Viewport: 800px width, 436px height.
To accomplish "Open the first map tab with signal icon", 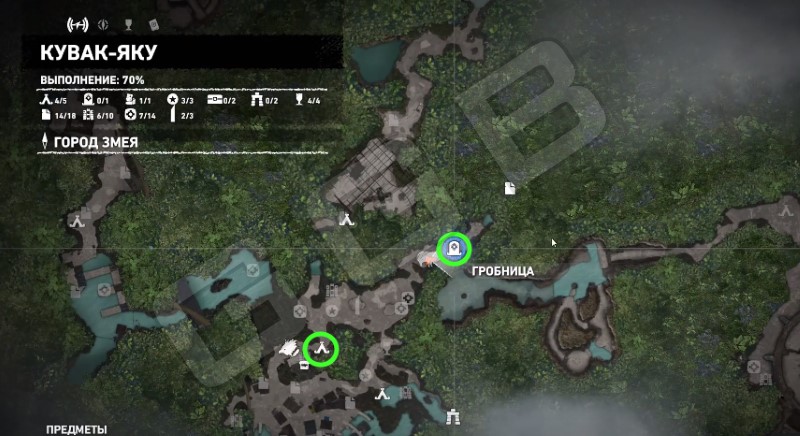I will click(76, 23).
